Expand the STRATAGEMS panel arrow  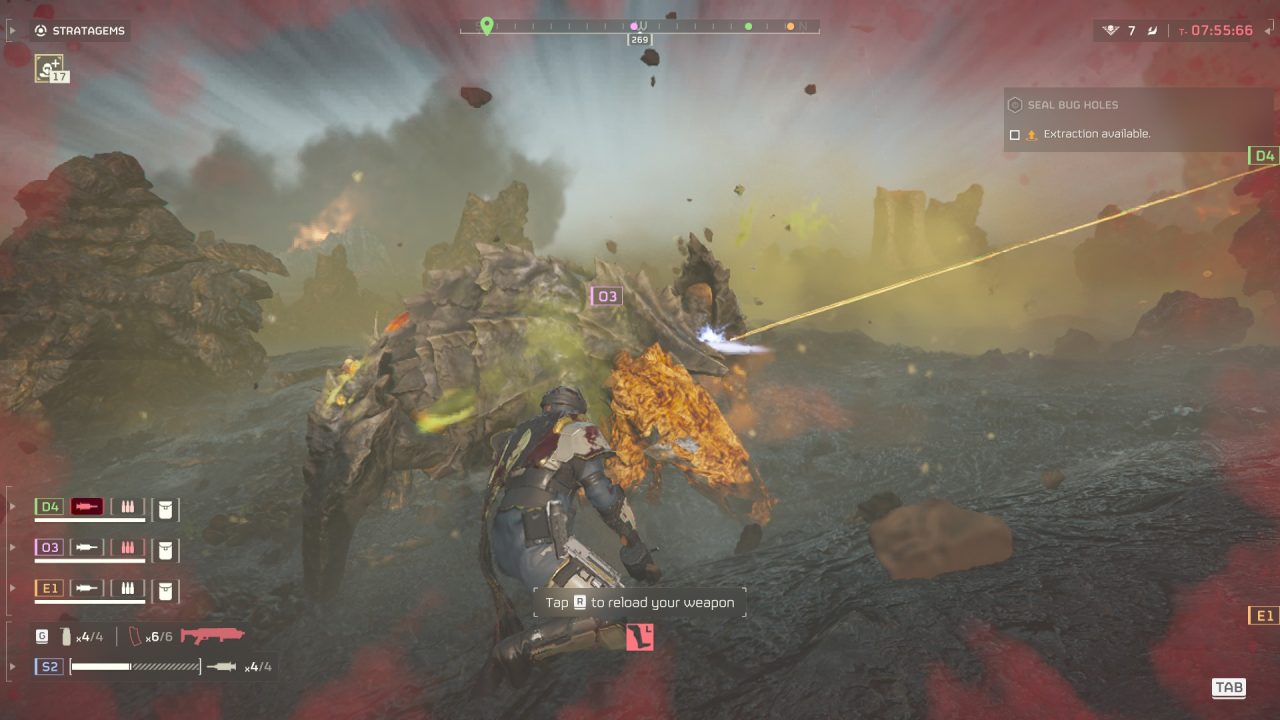pos(13,30)
